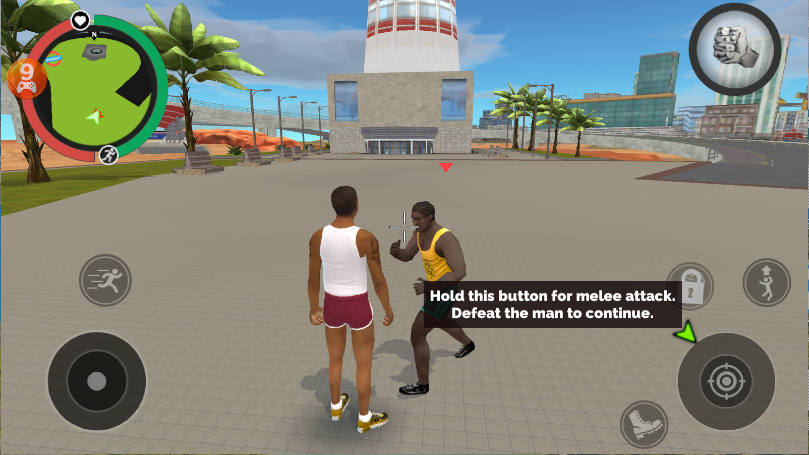
Task: Activate the boot kick button
Action: [643, 424]
